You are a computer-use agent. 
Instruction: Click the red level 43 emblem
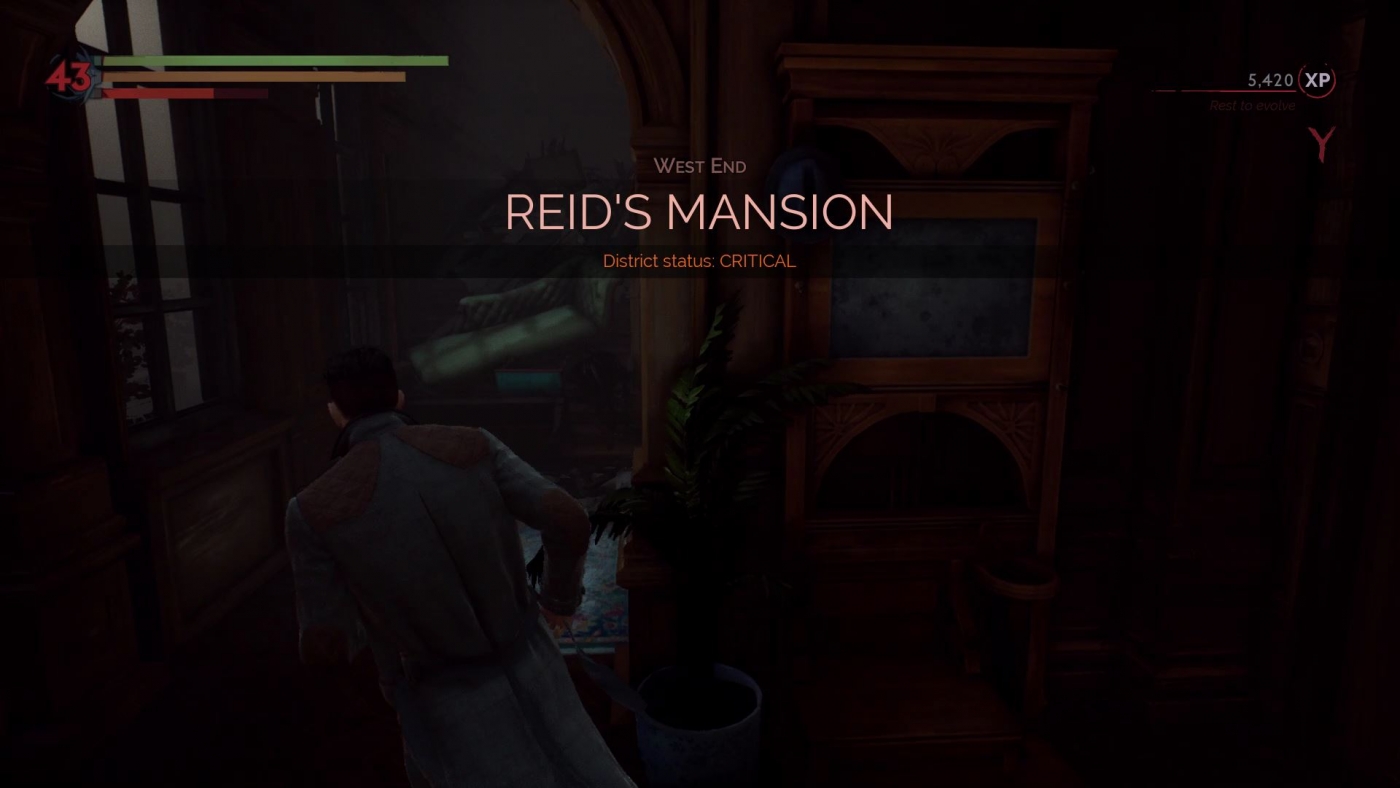pyautogui.click(x=70, y=75)
